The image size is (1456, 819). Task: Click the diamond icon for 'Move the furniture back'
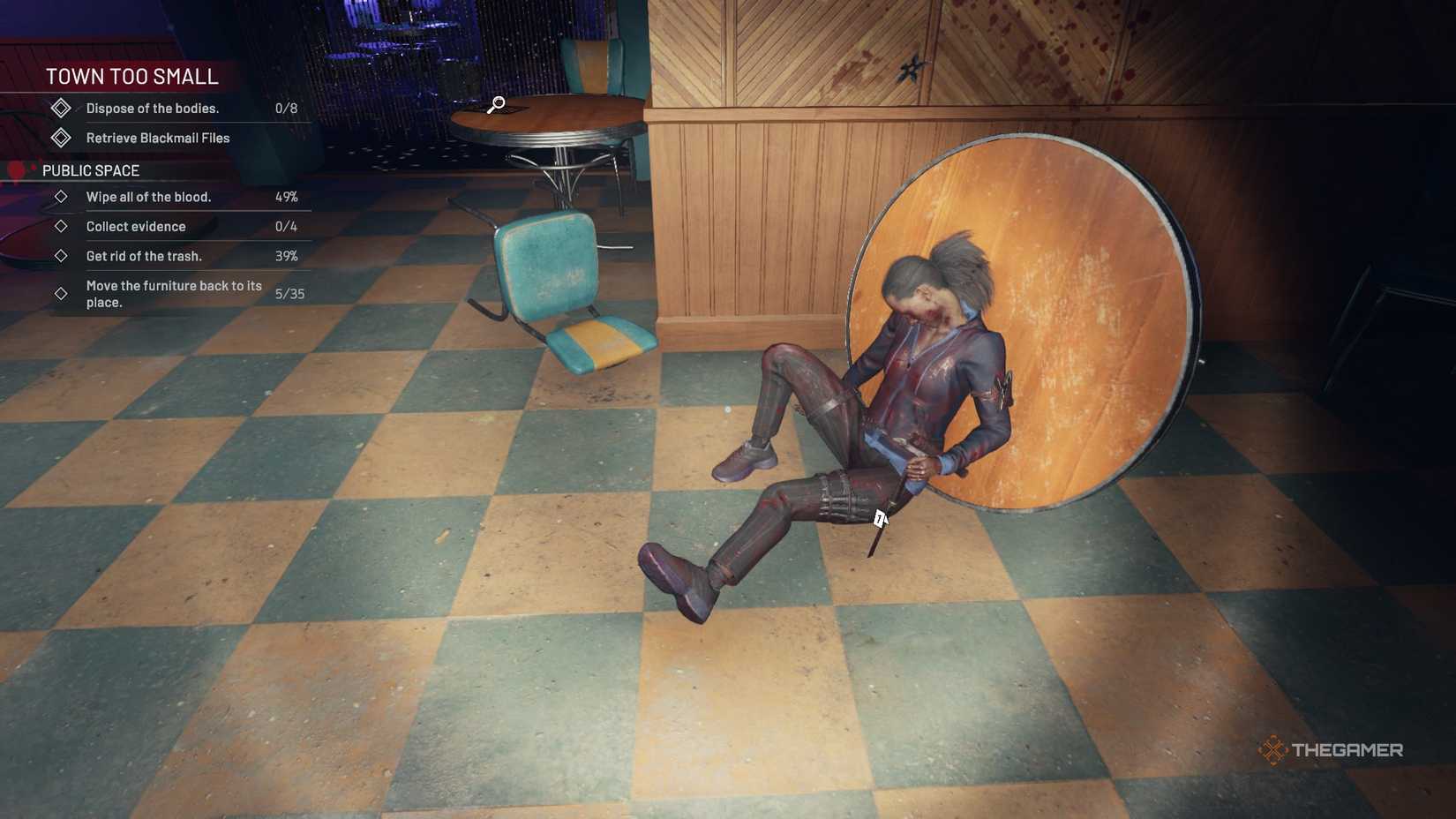tap(61, 293)
